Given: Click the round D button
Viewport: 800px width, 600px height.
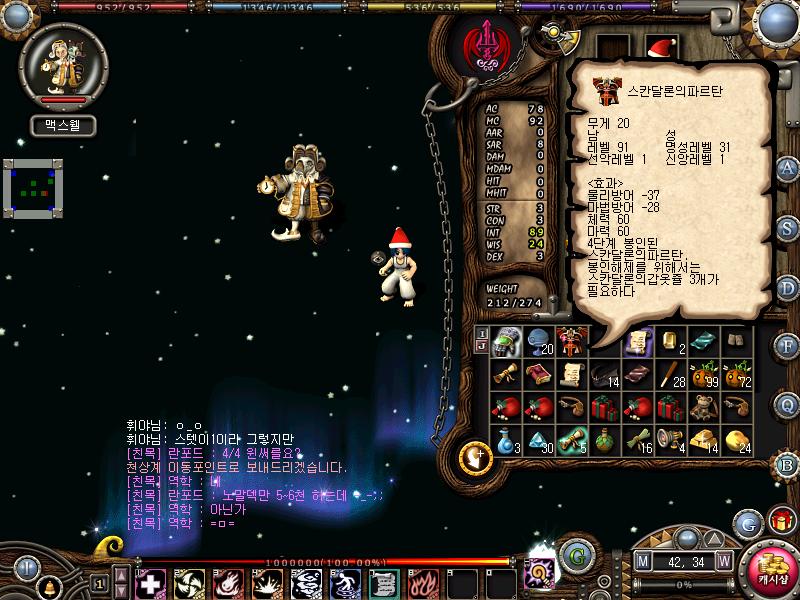Looking at the screenshot, I should point(787,286).
